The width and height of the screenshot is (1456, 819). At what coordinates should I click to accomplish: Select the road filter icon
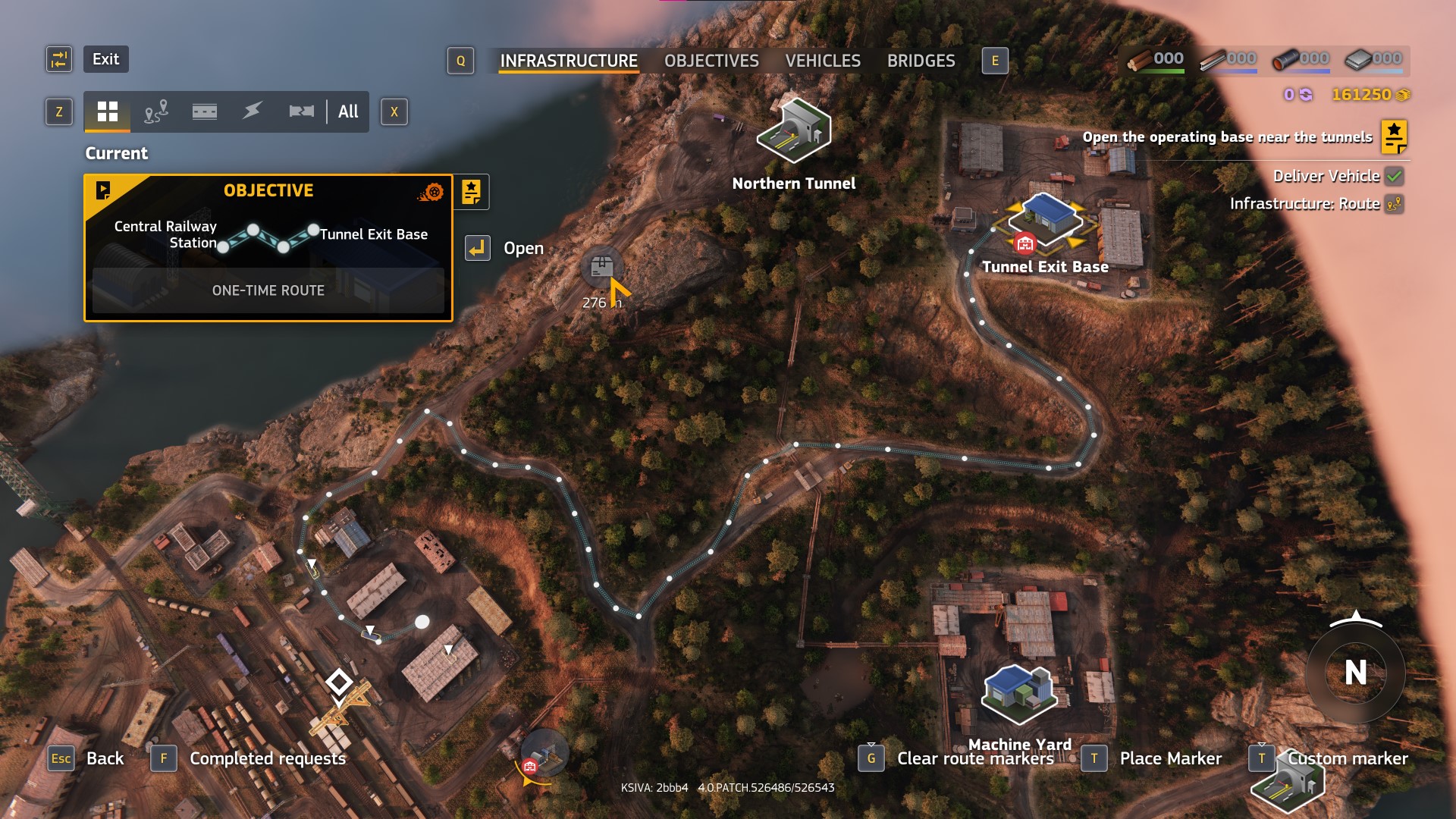[x=204, y=112]
